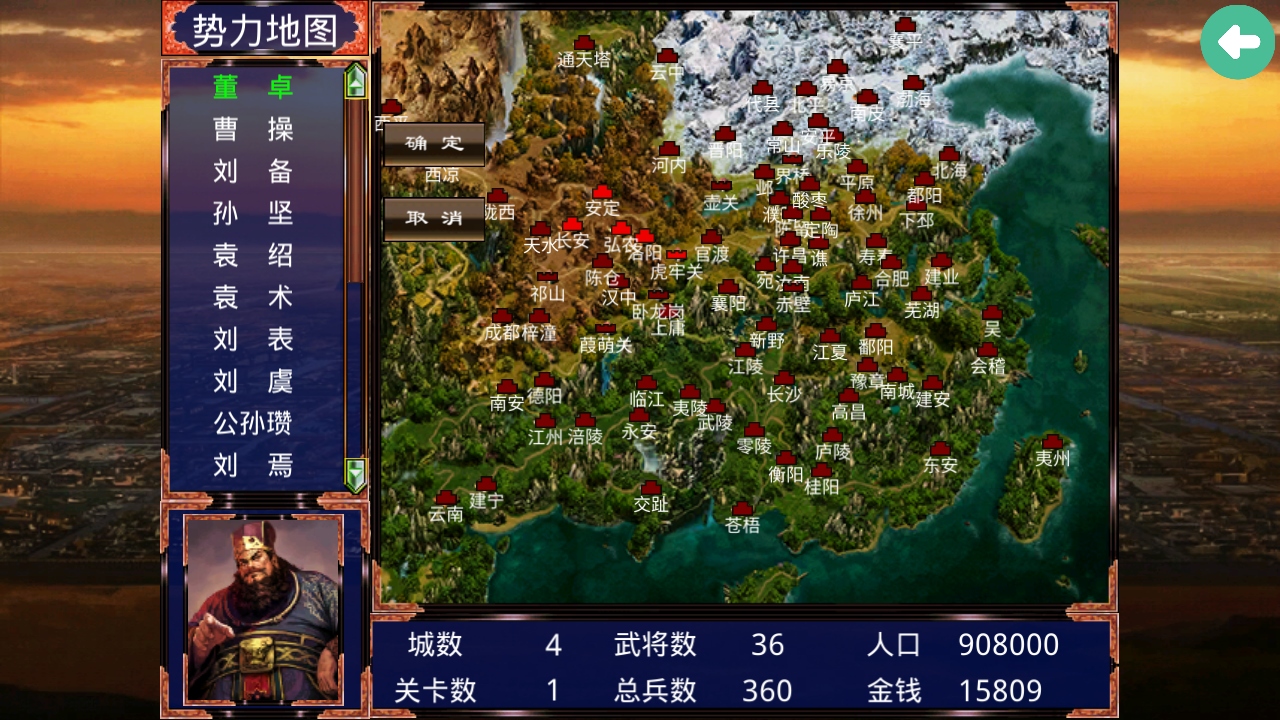The height and width of the screenshot is (720, 1280).
Task: Click the up scroll arrow on faction list
Action: tap(353, 81)
